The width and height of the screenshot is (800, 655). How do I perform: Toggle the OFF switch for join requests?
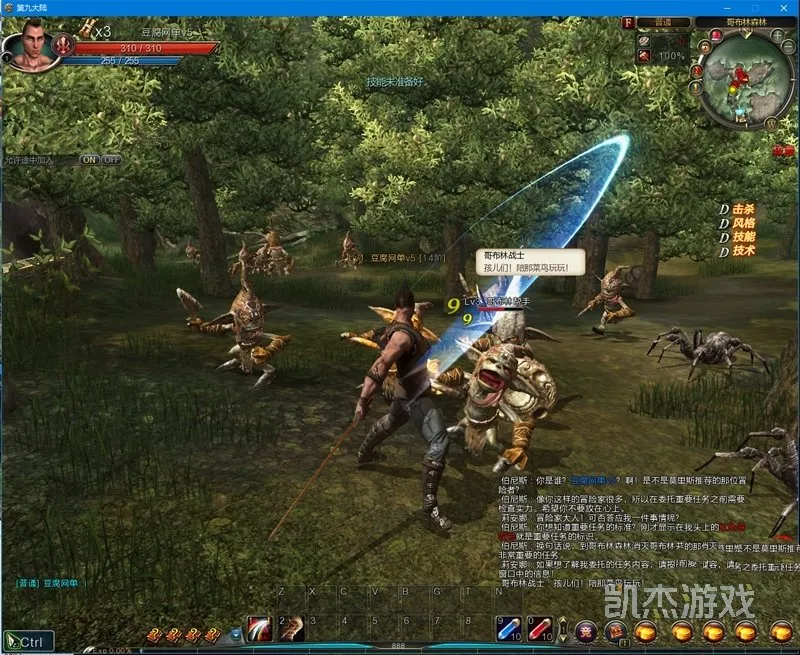click(x=111, y=160)
